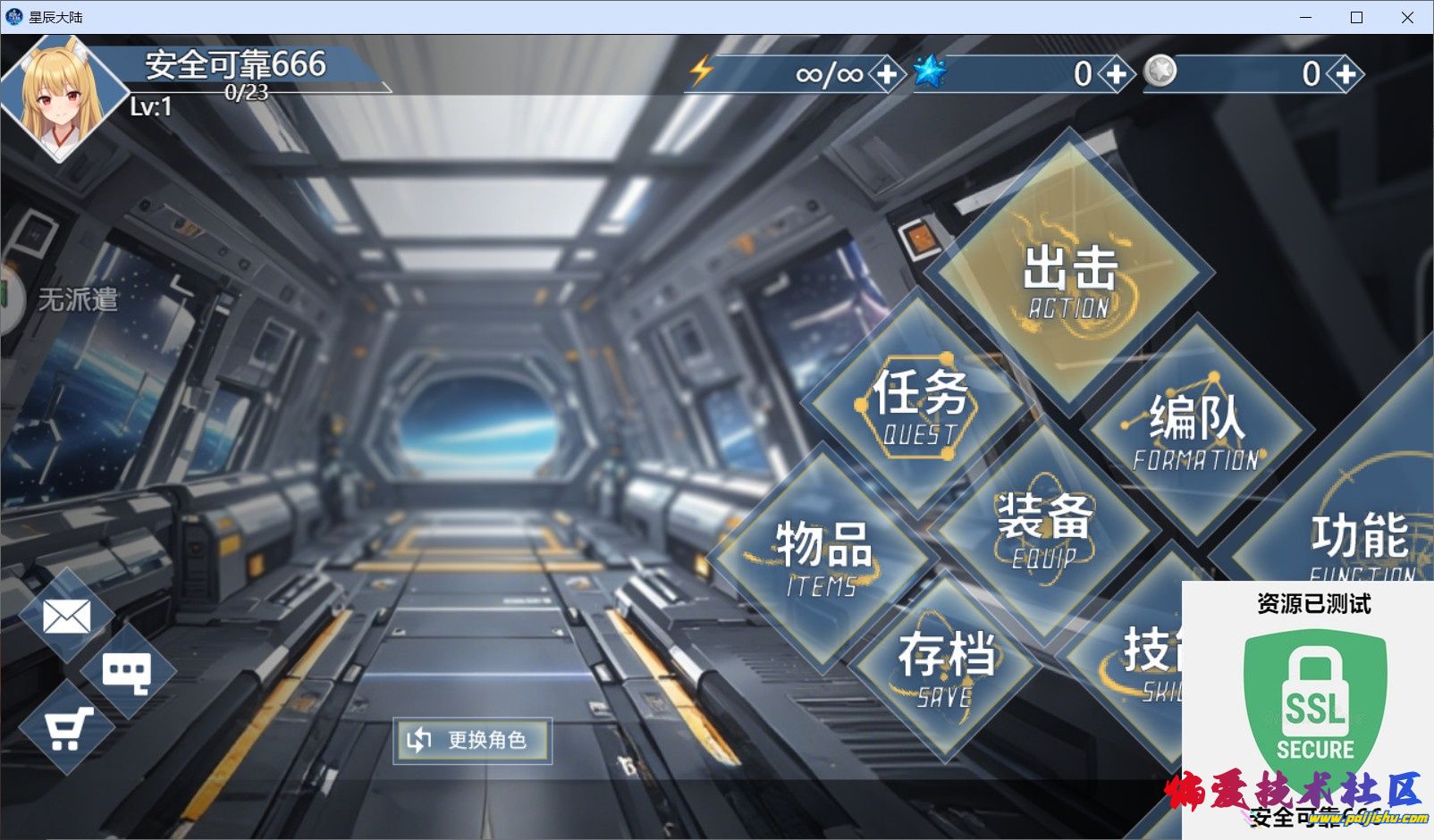Open the shopping cart store
This screenshot has width=1434, height=840.
(x=67, y=728)
